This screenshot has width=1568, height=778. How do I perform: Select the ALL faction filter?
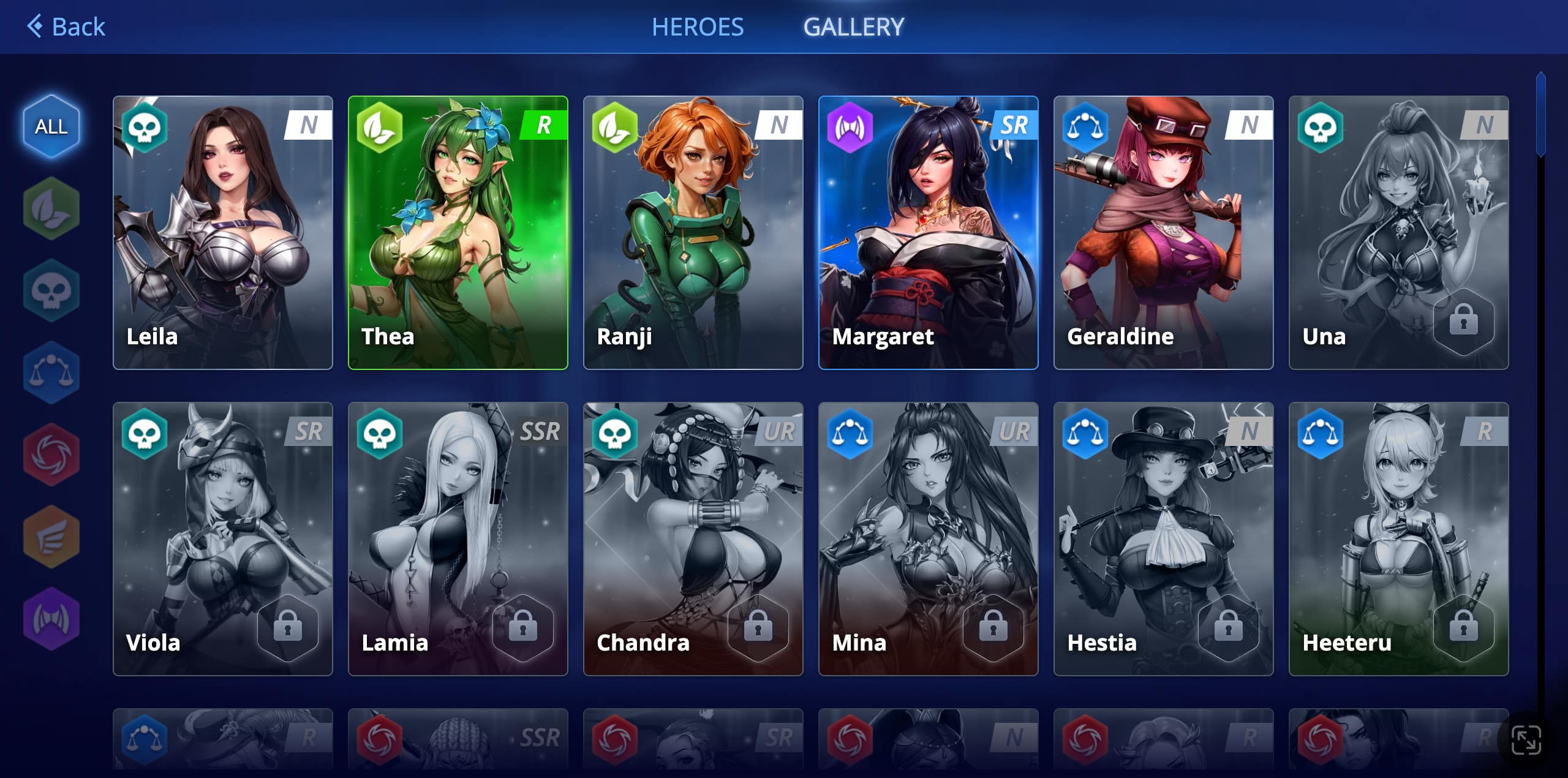click(x=51, y=126)
